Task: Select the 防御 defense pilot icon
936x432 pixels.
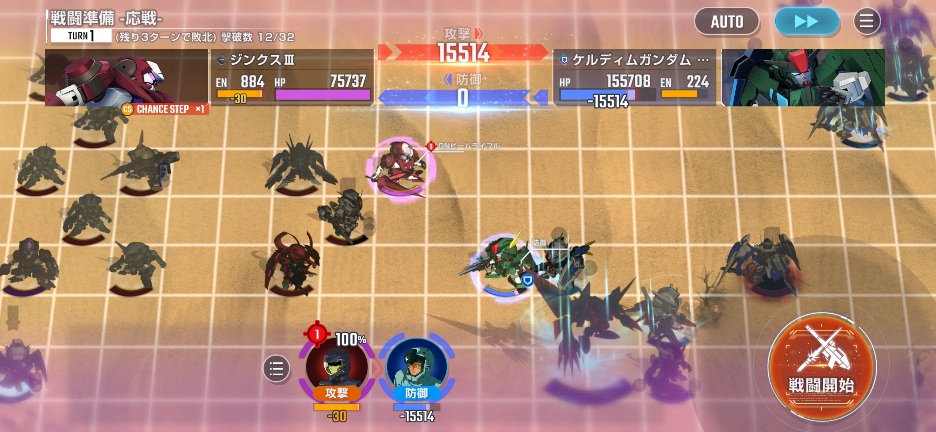Action: (415, 366)
